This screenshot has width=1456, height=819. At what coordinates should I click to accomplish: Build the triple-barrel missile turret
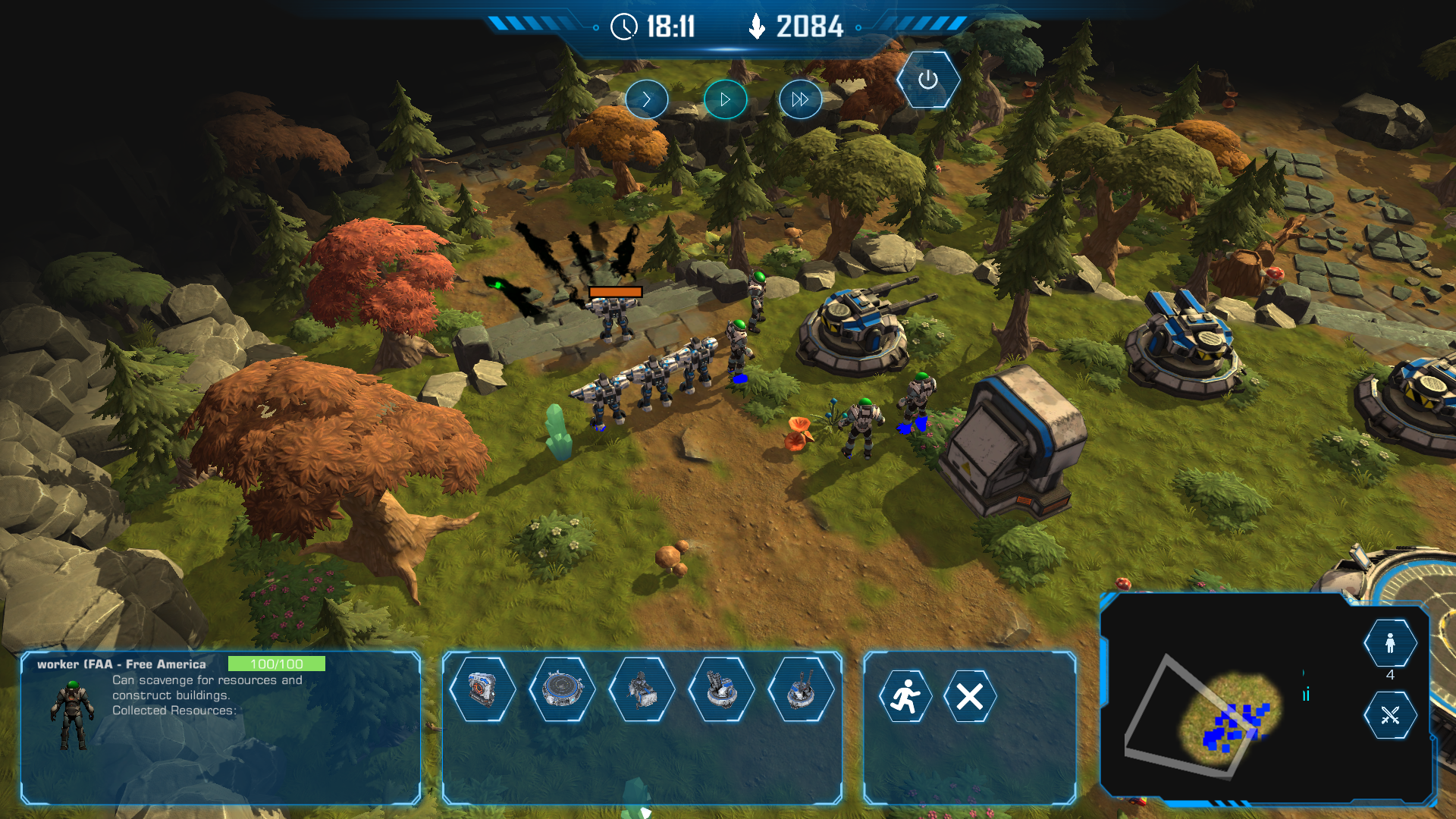point(721,689)
